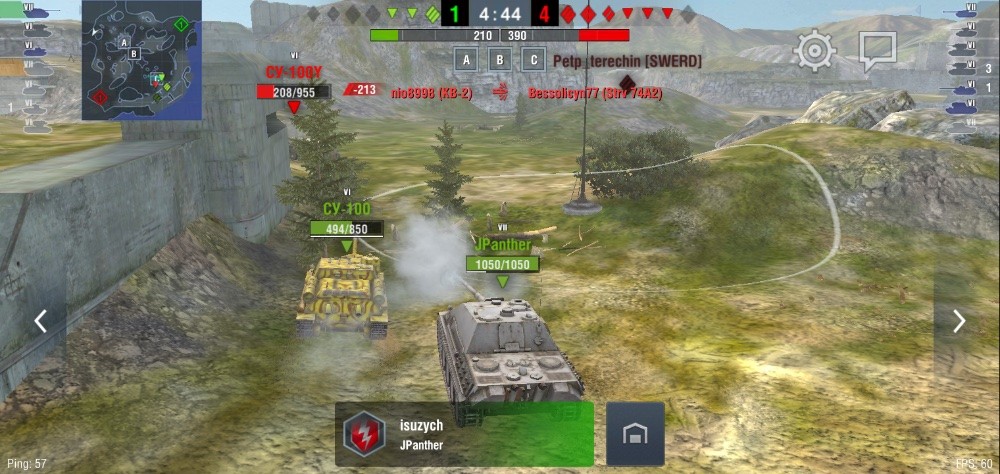
Task: Select the isuzych JPanther player panel
Action: [x=464, y=434]
